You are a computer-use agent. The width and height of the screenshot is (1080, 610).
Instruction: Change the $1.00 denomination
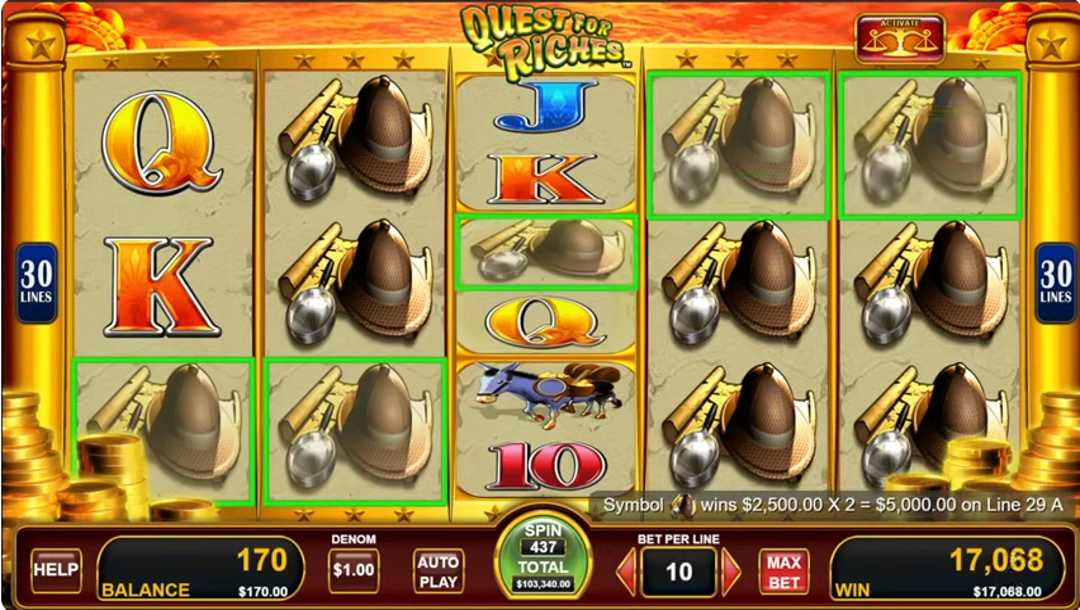[x=353, y=570]
